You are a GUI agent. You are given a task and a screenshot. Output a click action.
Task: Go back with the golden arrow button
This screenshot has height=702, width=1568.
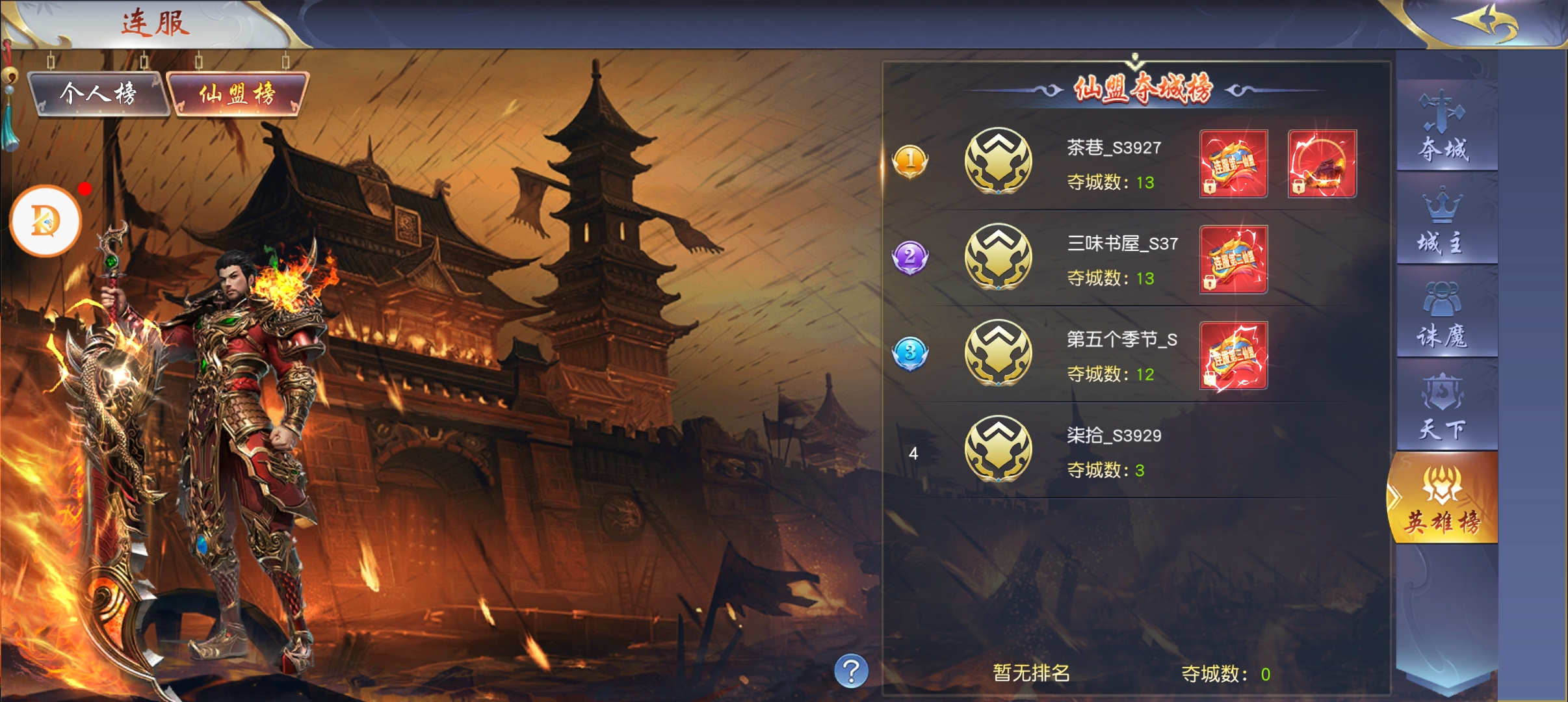pyautogui.click(x=1485, y=23)
